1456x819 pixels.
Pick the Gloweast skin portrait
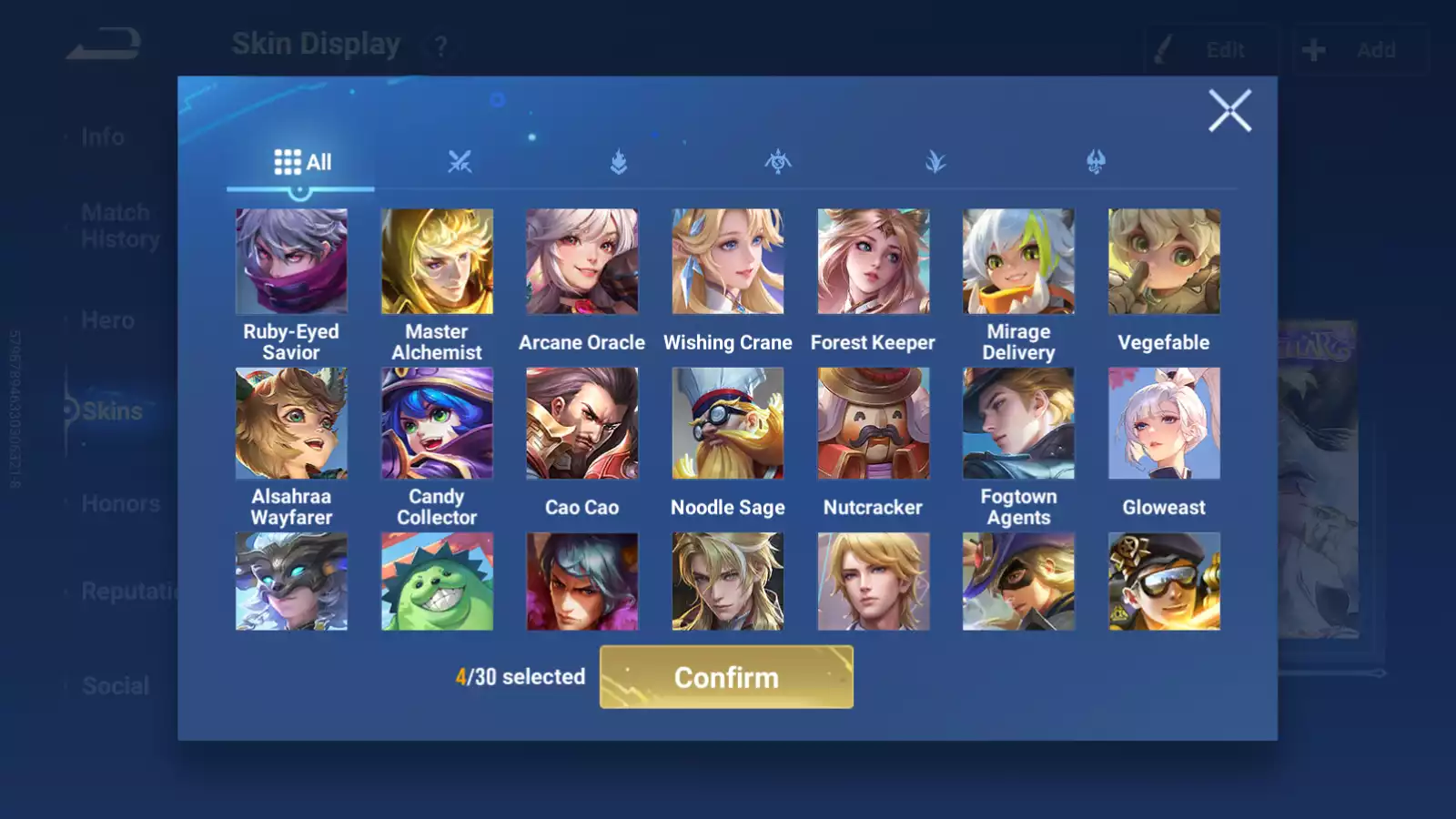click(1164, 423)
